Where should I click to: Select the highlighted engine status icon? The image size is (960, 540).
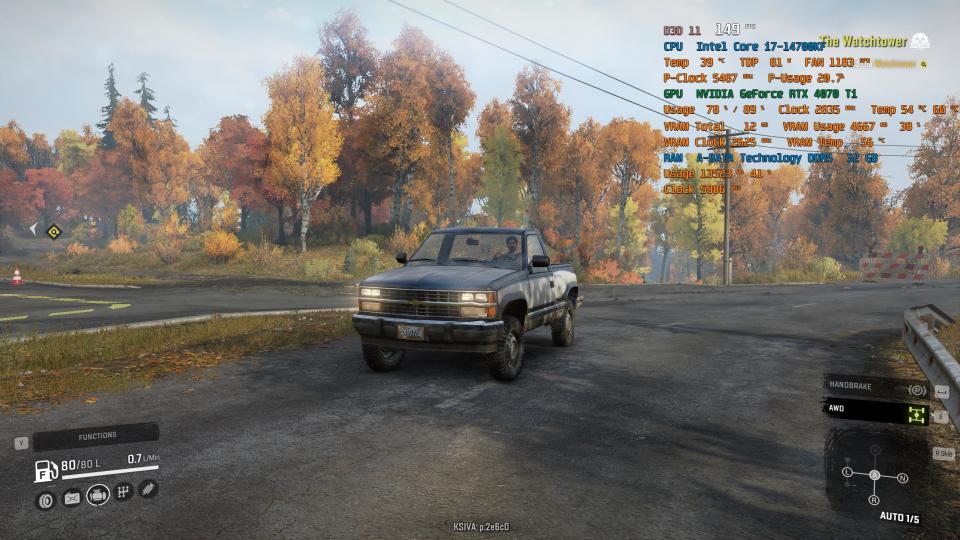coord(98,494)
